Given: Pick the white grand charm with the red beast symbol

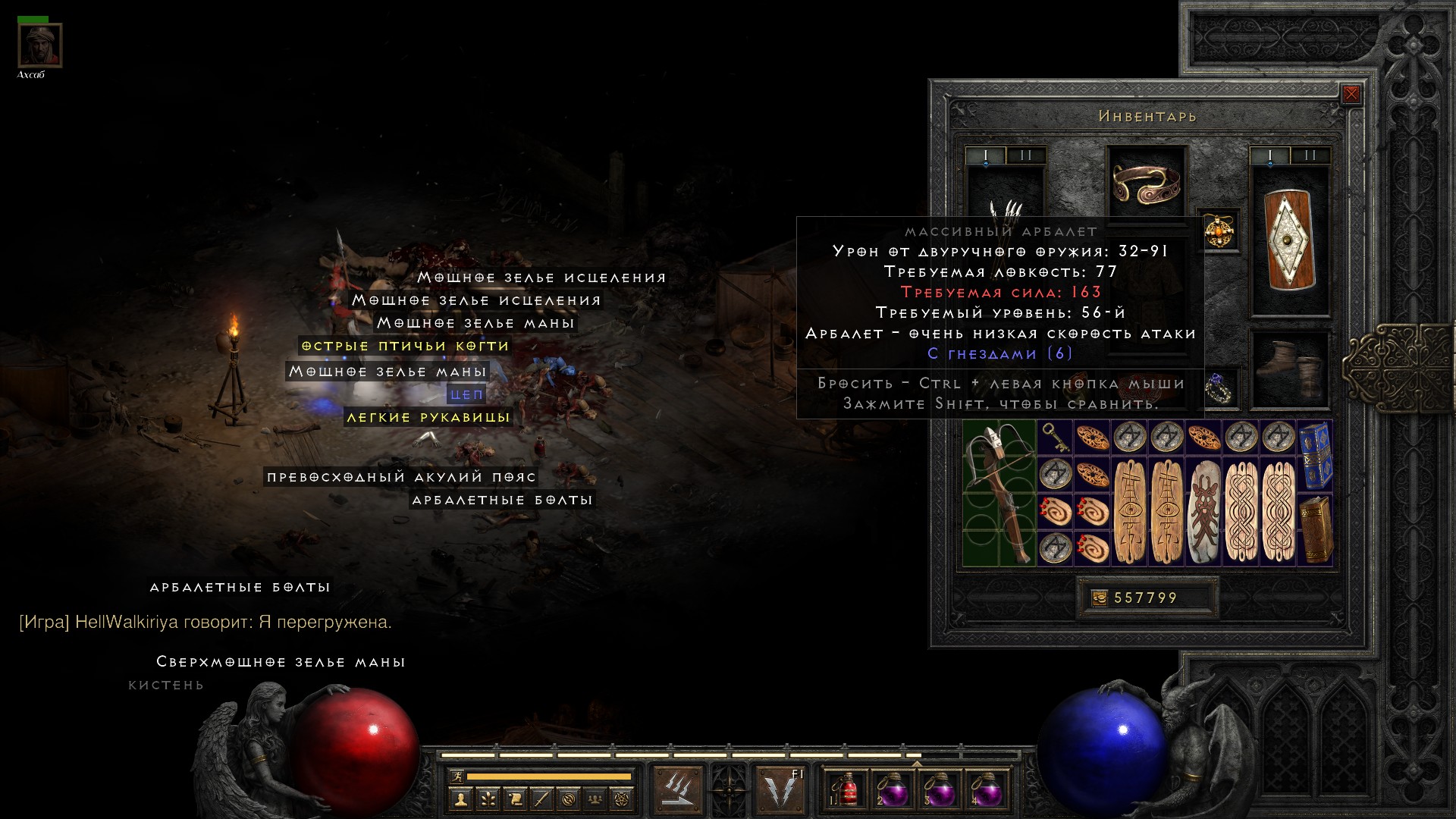Looking at the screenshot, I should (x=1203, y=512).
